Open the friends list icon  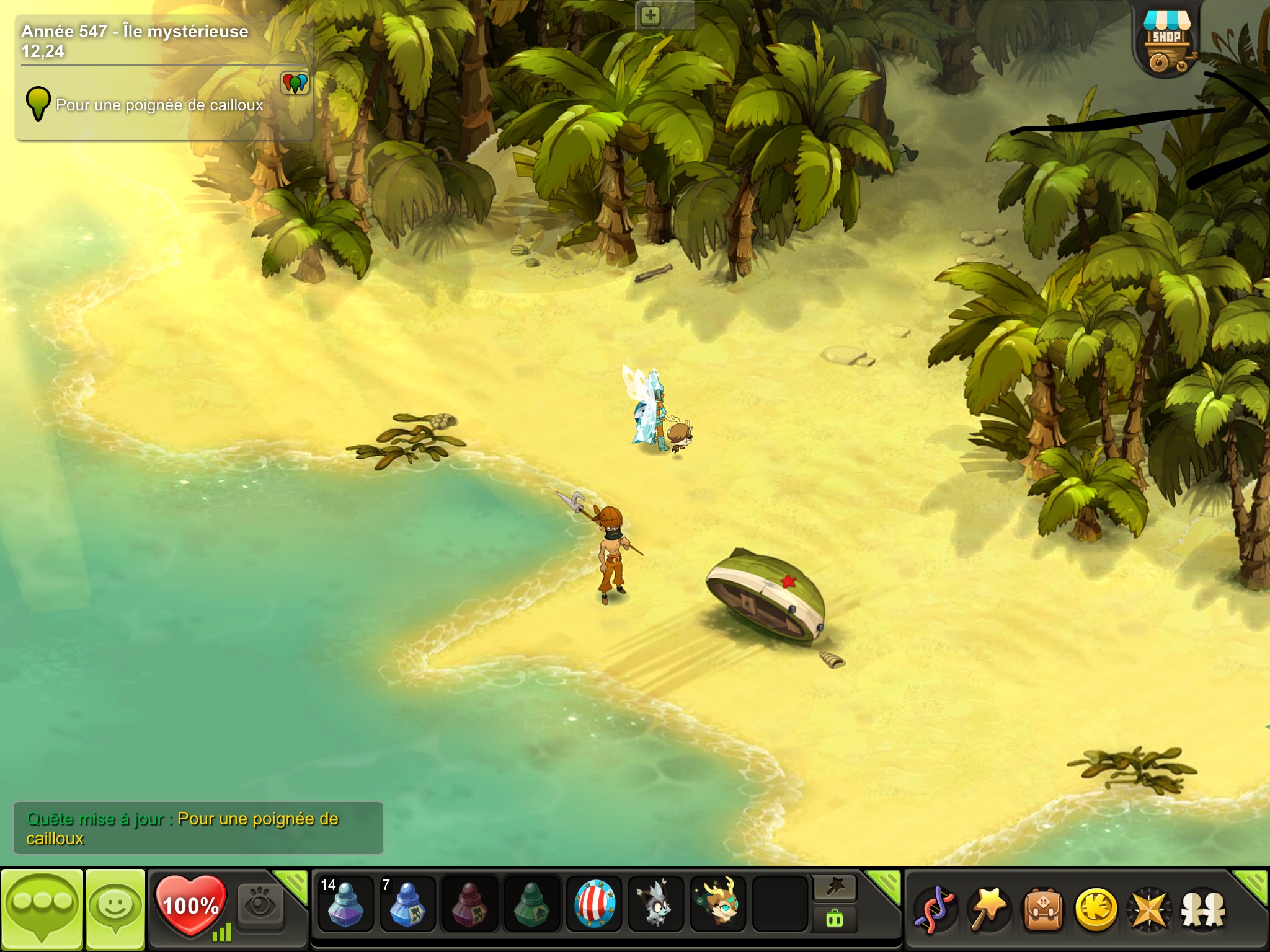pyautogui.click(x=1203, y=910)
